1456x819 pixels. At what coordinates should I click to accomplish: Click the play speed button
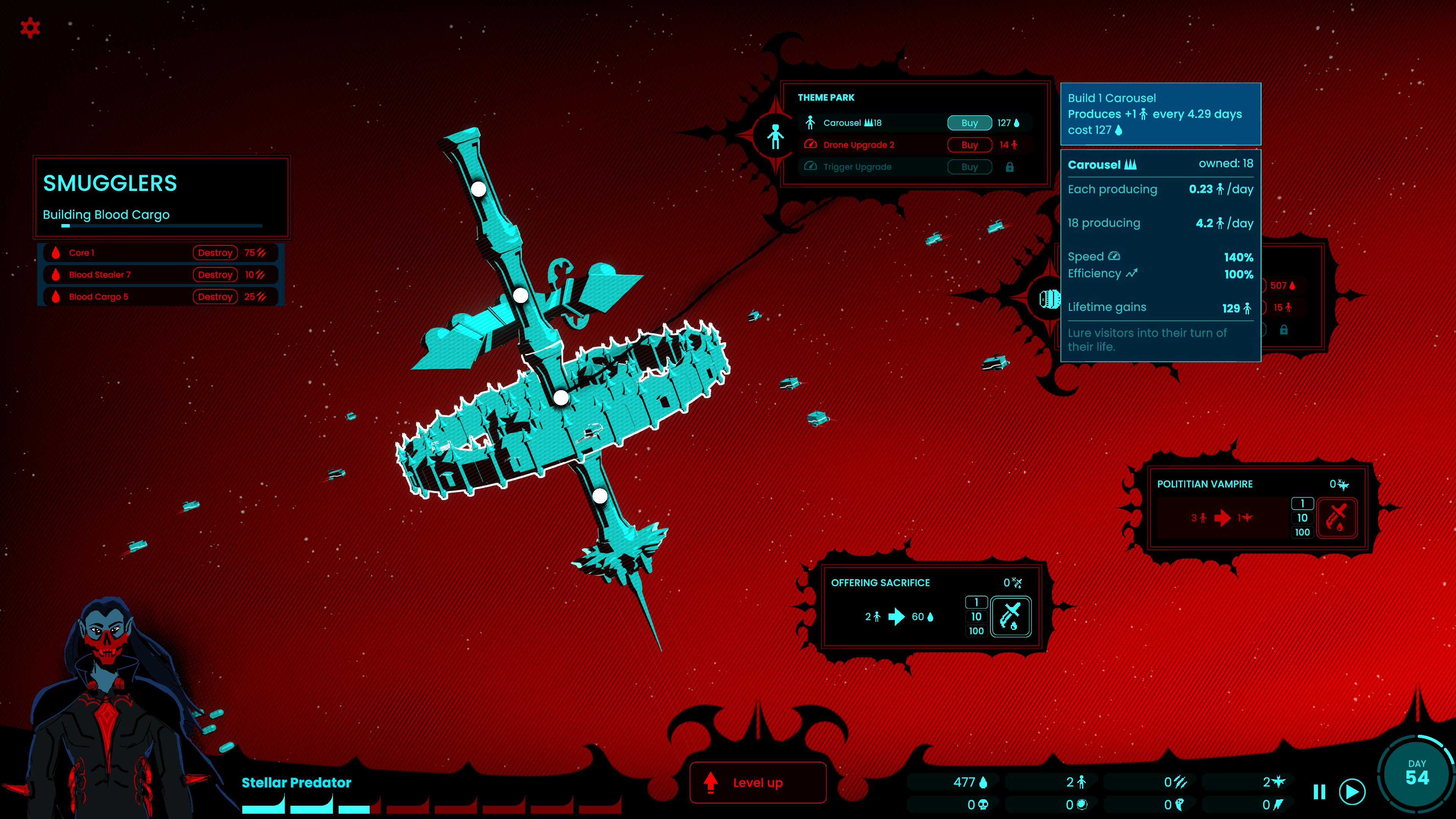point(1352,792)
